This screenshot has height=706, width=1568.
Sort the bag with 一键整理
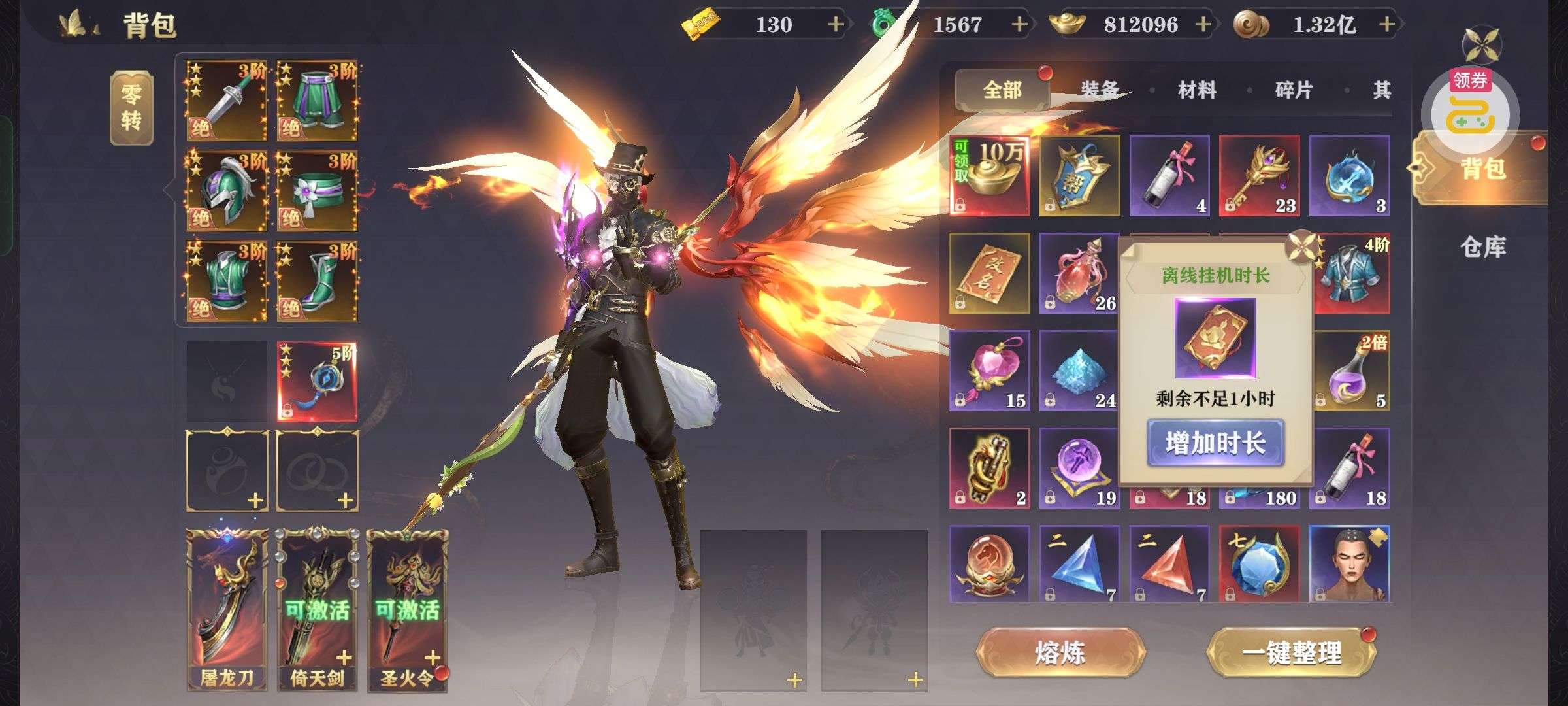click(x=1291, y=652)
